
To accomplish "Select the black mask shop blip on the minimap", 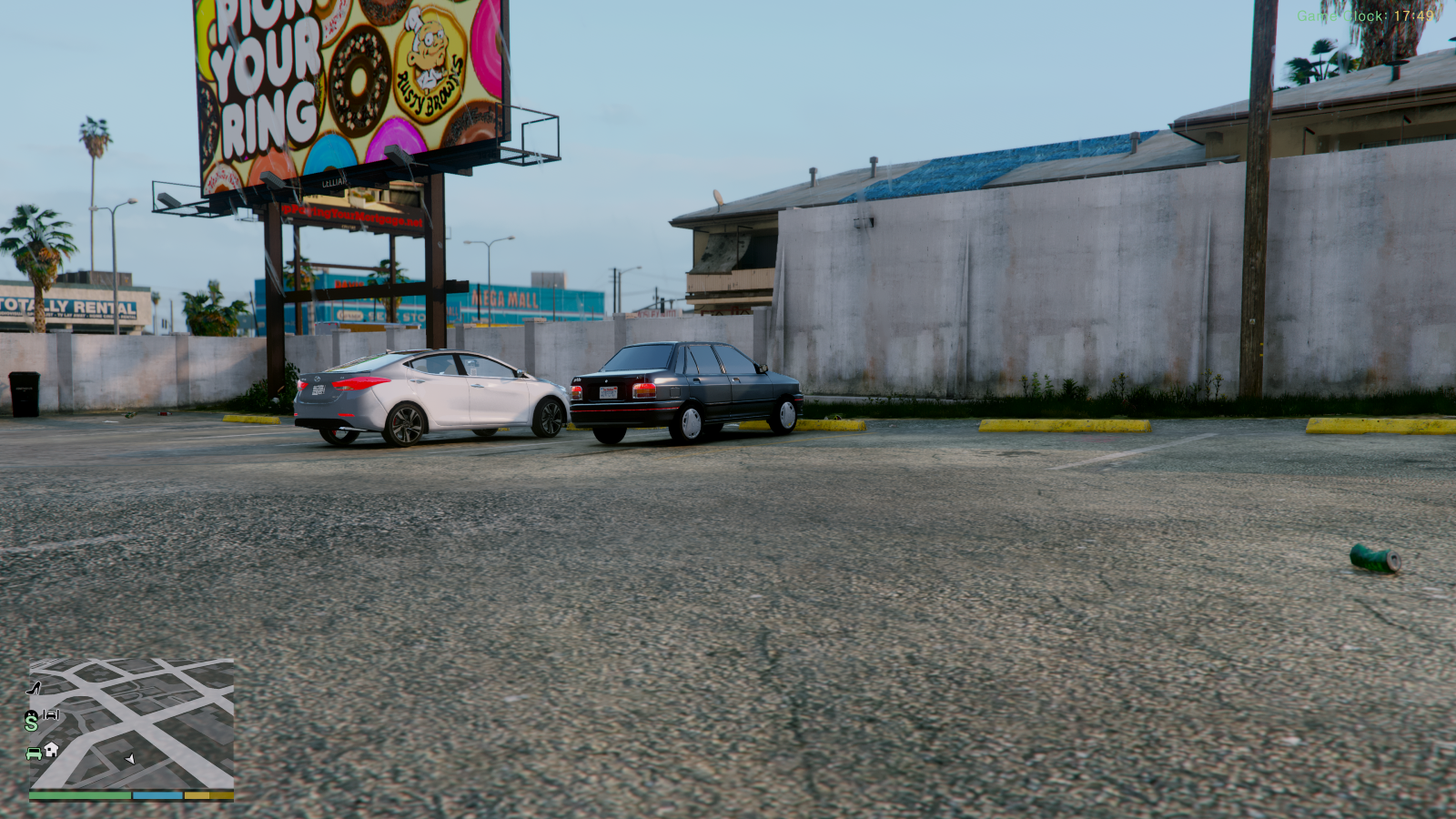I will pos(30,714).
